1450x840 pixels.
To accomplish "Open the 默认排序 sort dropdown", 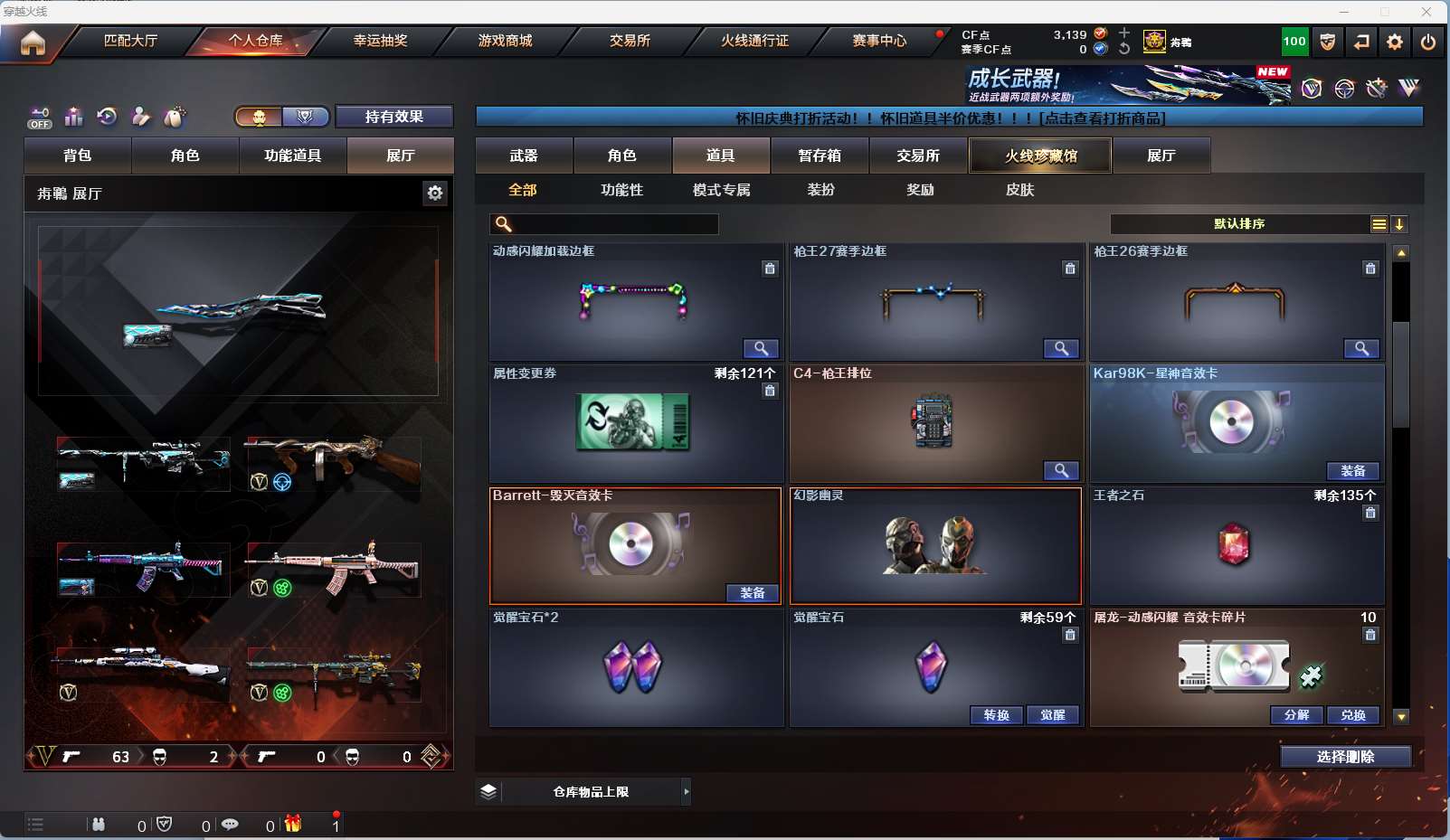I will pos(1239,224).
